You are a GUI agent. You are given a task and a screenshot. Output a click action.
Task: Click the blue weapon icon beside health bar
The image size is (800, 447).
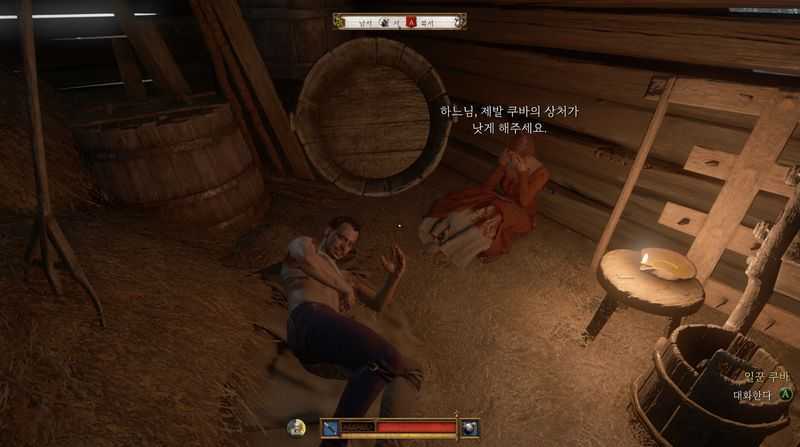329,428
